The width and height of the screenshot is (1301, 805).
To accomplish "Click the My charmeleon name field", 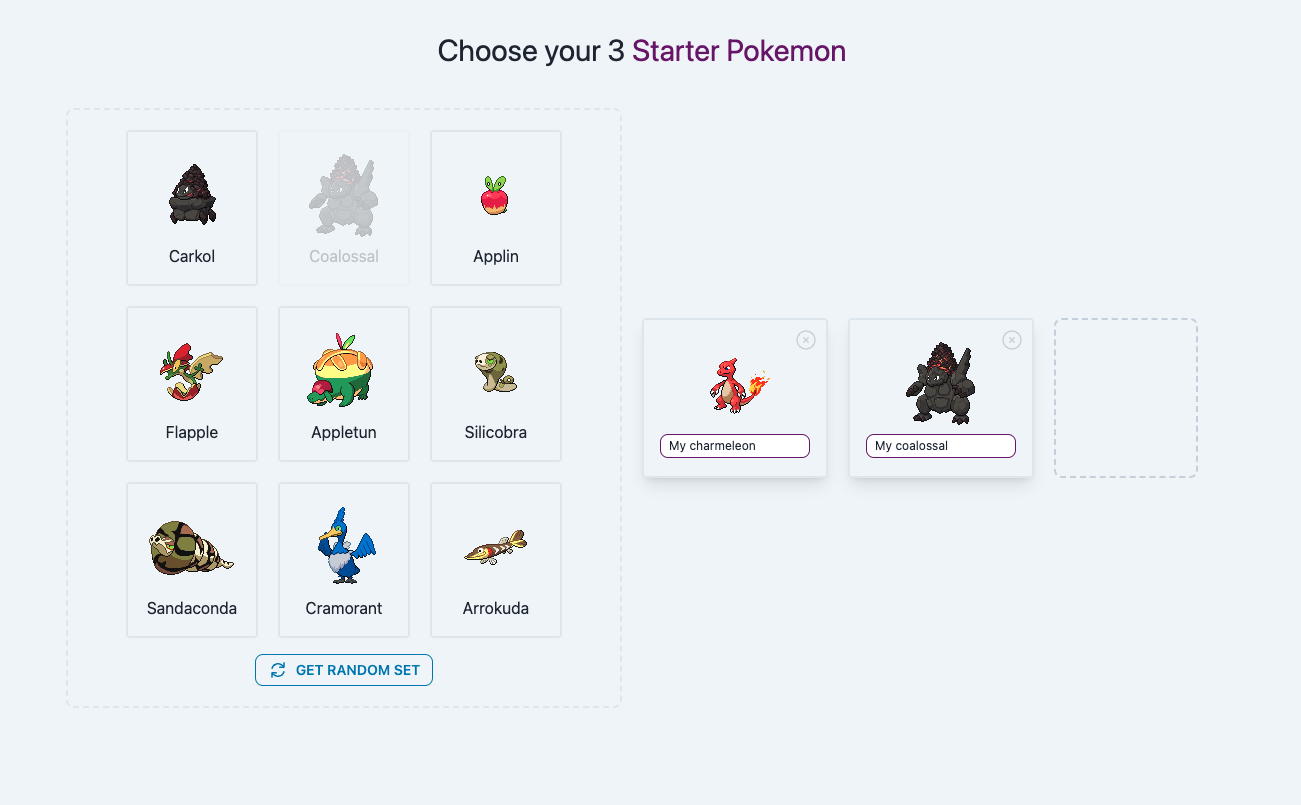I will [734, 445].
